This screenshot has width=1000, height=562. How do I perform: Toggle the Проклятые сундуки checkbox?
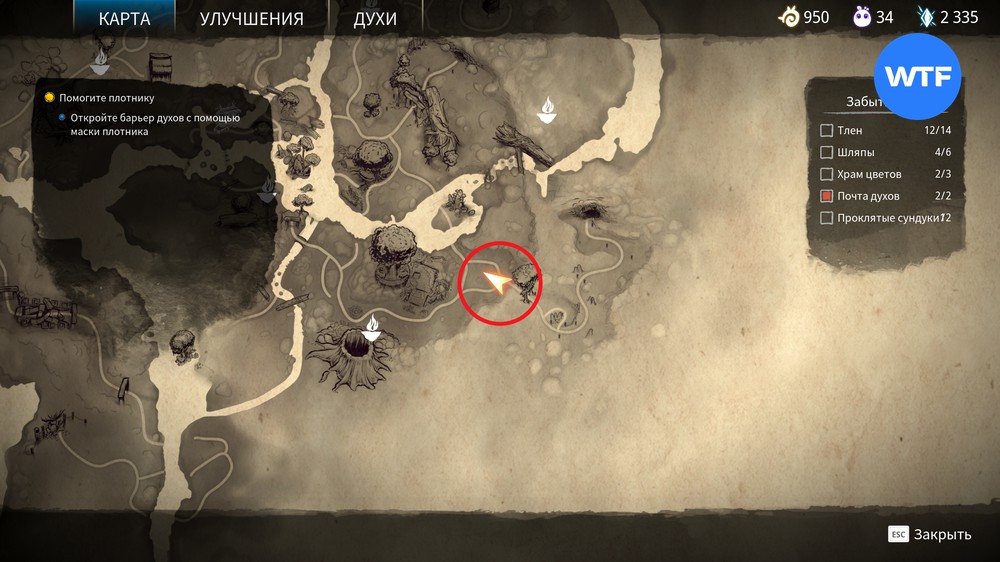pyautogui.click(x=827, y=218)
